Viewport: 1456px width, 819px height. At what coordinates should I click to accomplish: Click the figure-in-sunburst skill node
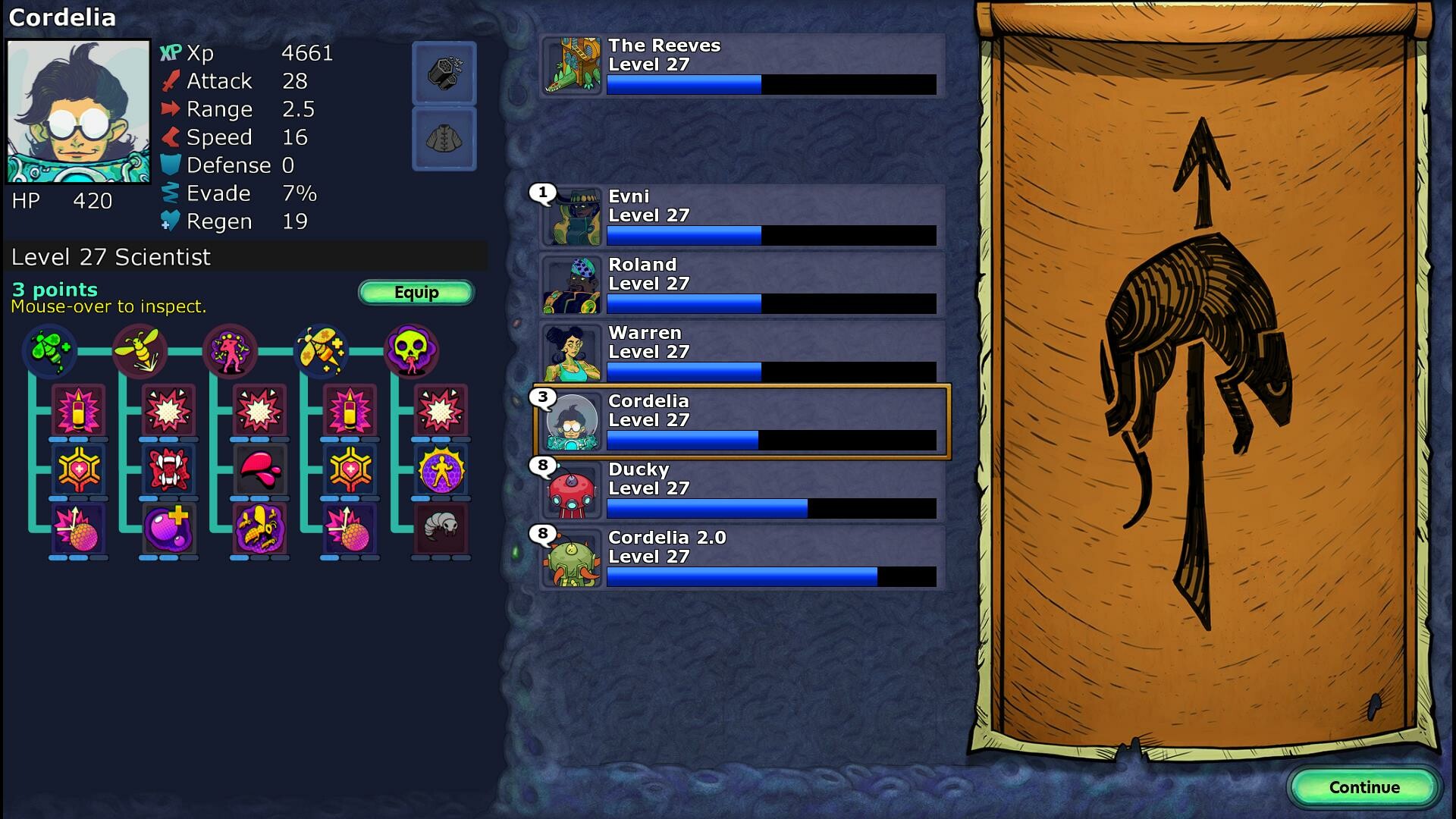point(442,470)
